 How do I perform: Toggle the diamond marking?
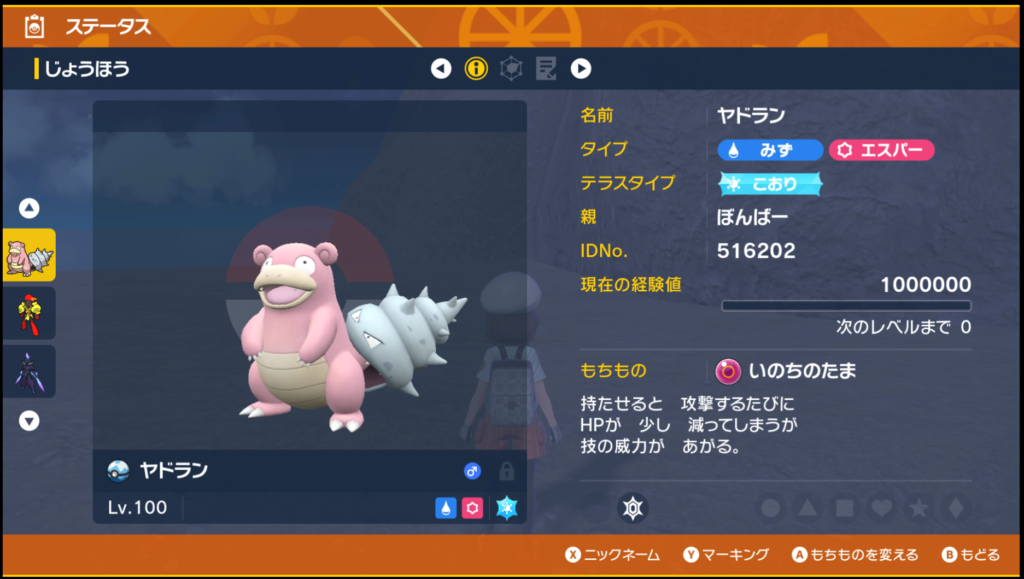[x=955, y=508]
